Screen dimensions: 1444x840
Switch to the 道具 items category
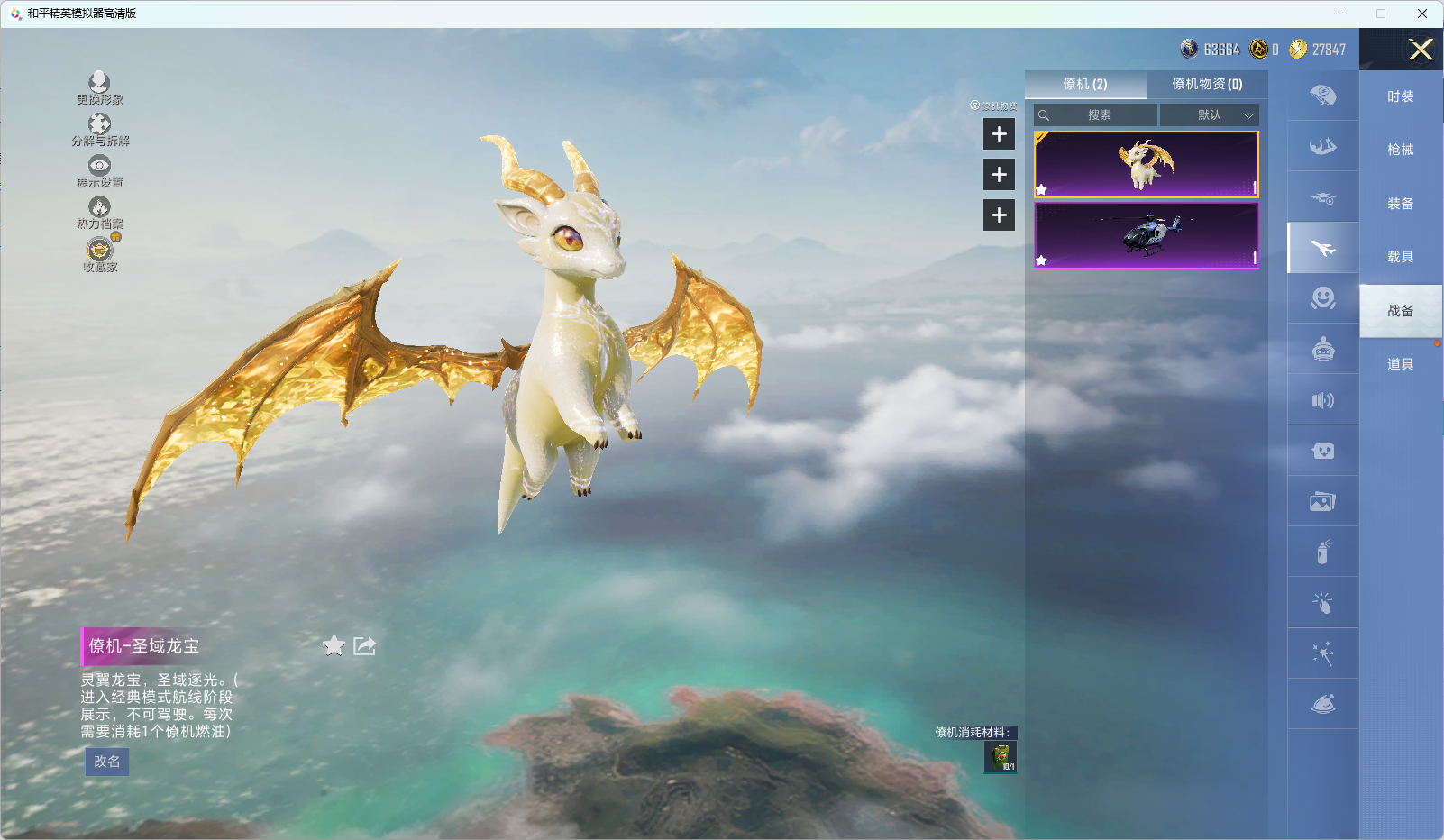1400,364
